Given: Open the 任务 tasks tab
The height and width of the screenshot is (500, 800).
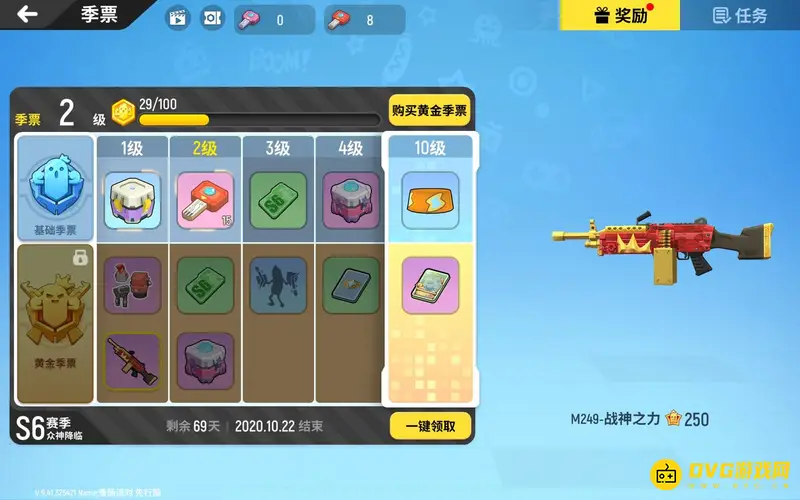Looking at the screenshot, I should coord(740,15).
